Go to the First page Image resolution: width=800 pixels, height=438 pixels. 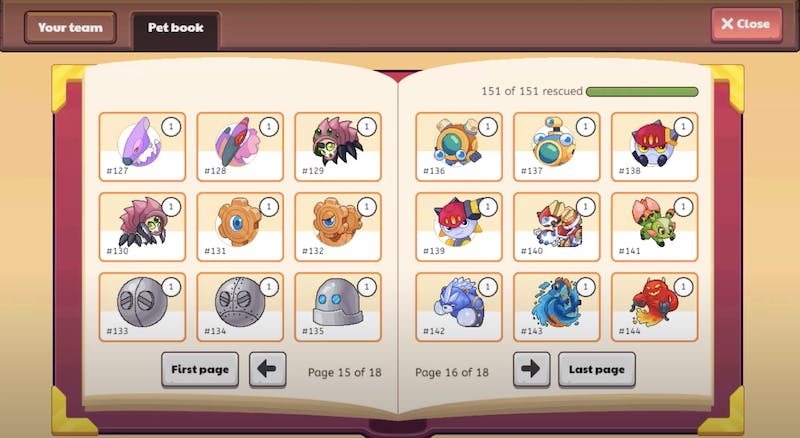200,369
